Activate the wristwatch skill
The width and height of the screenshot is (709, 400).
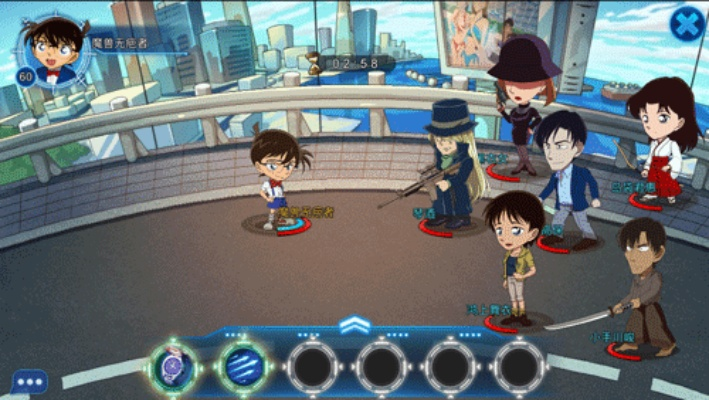[x=174, y=365]
